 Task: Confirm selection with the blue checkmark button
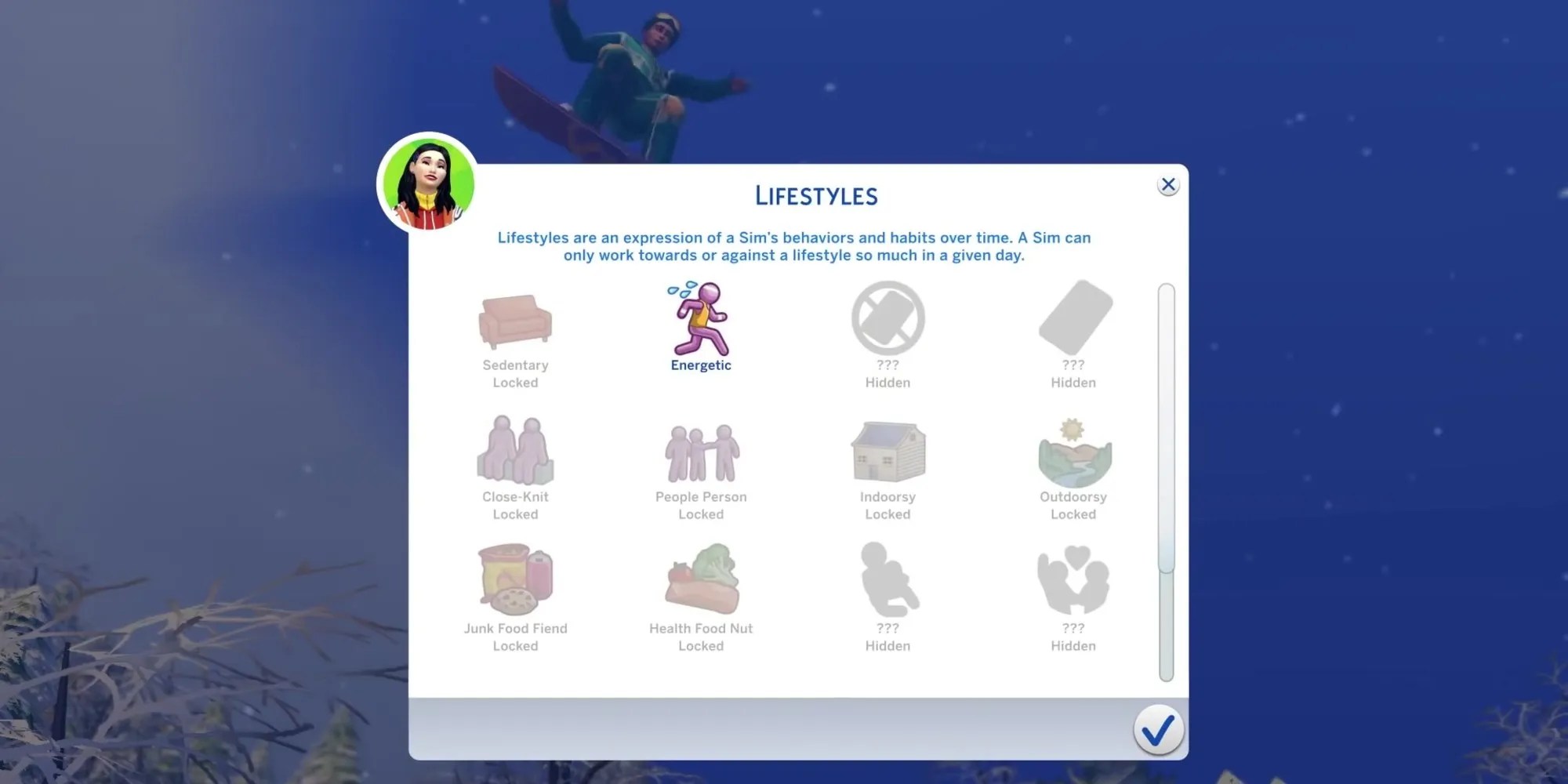point(1159,728)
